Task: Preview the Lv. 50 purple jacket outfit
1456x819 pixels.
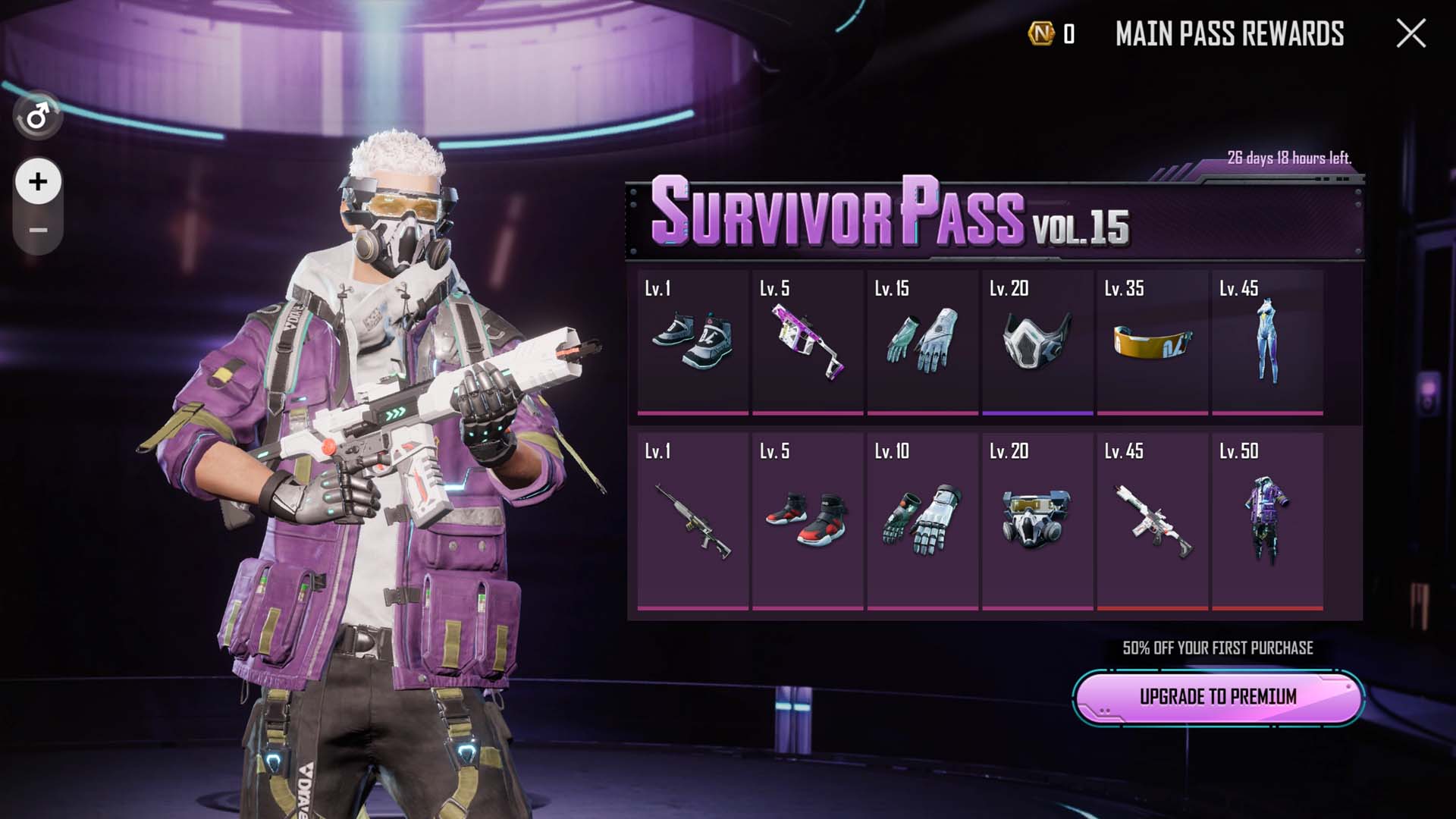Action: pyautogui.click(x=1267, y=521)
